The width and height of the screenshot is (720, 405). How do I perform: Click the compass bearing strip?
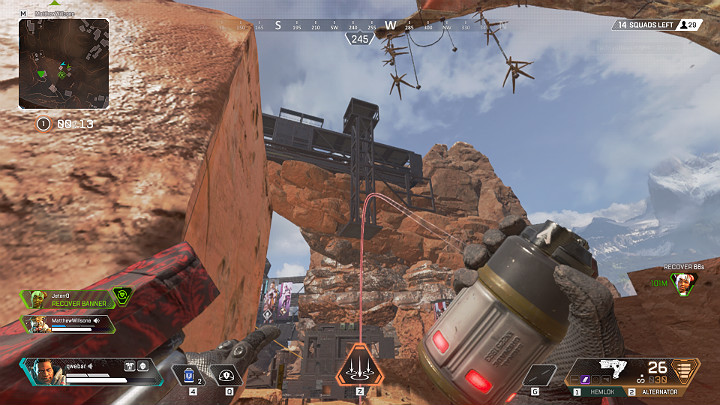pos(360,25)
